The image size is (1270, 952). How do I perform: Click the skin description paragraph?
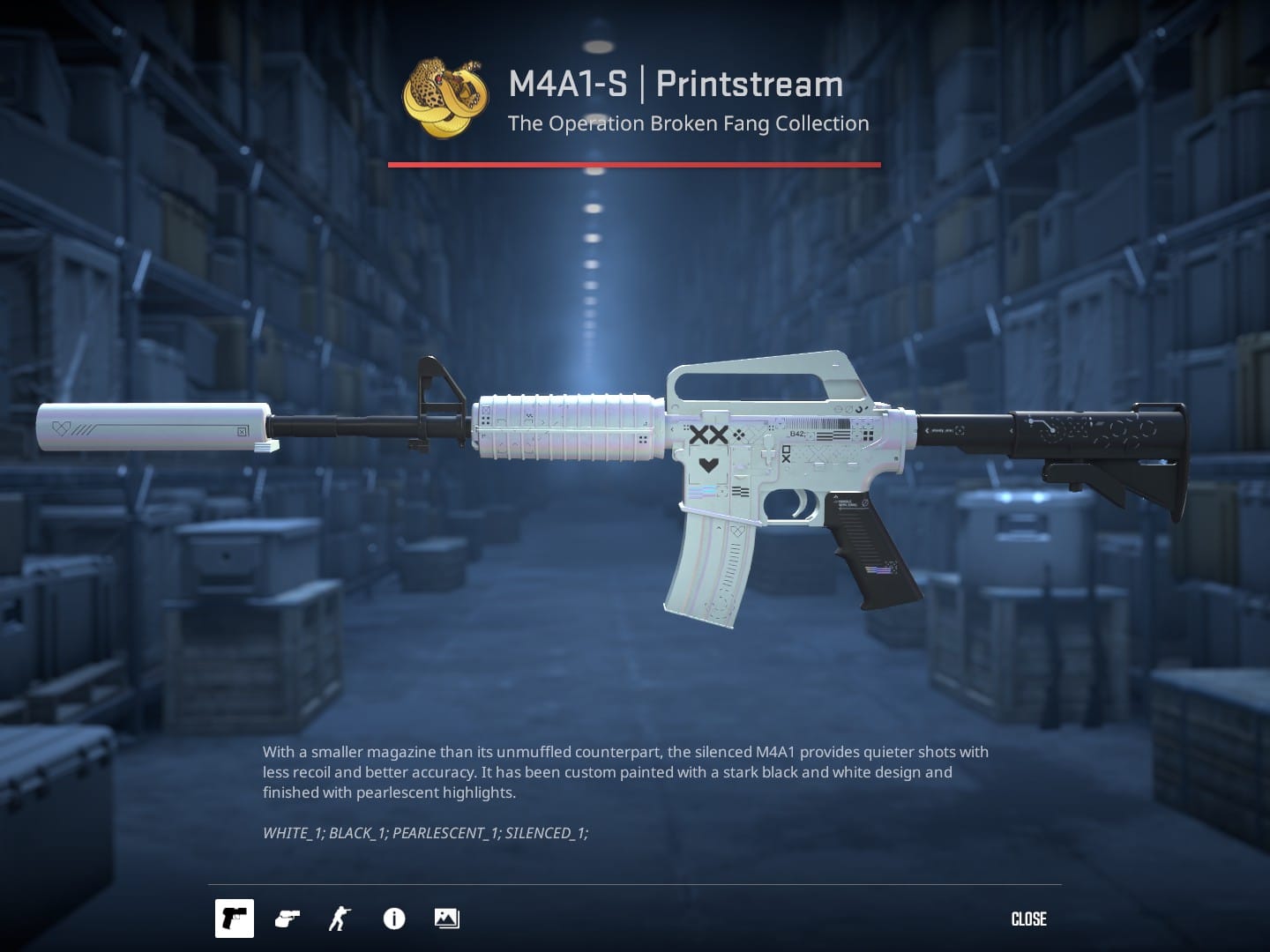(625, 771)
